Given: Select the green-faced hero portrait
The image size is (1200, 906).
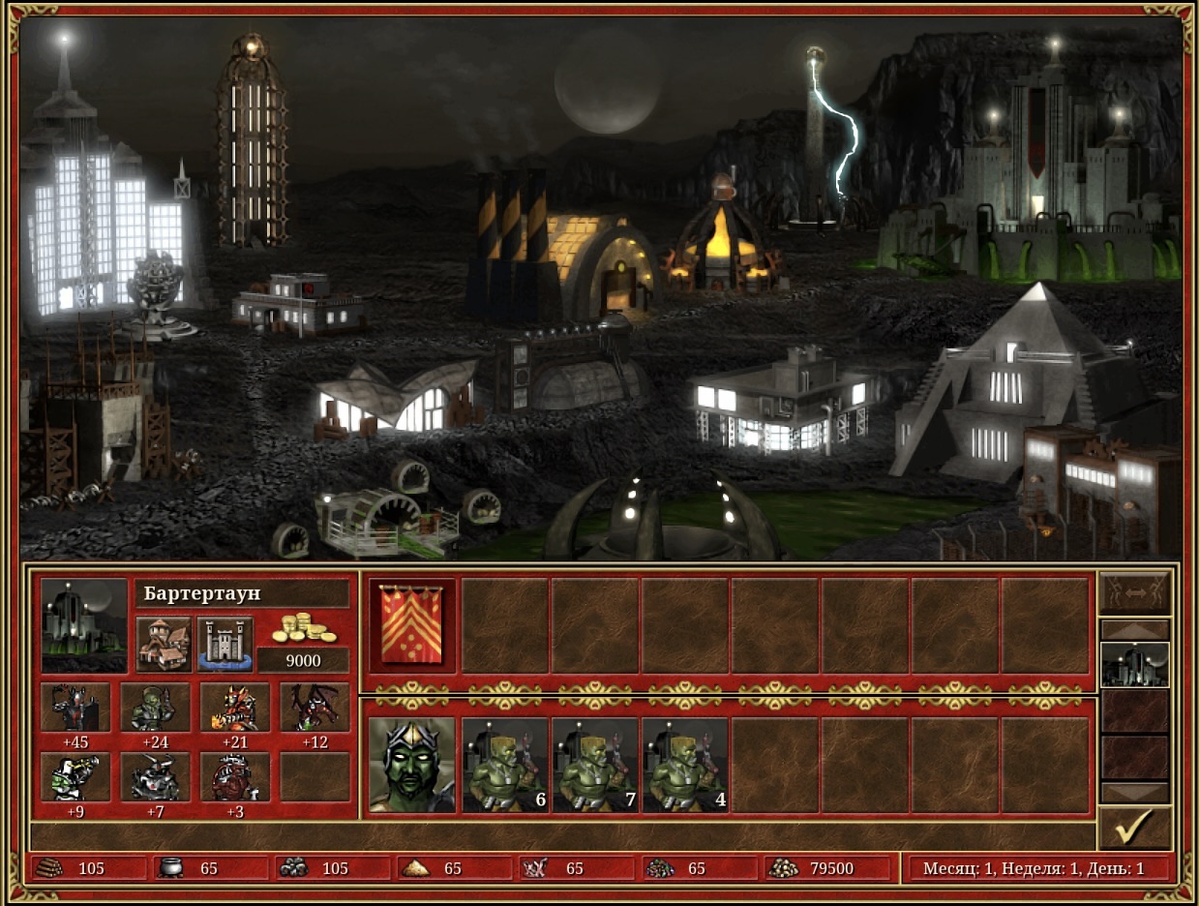Looking at the screenshot, I should click(412, 764).
